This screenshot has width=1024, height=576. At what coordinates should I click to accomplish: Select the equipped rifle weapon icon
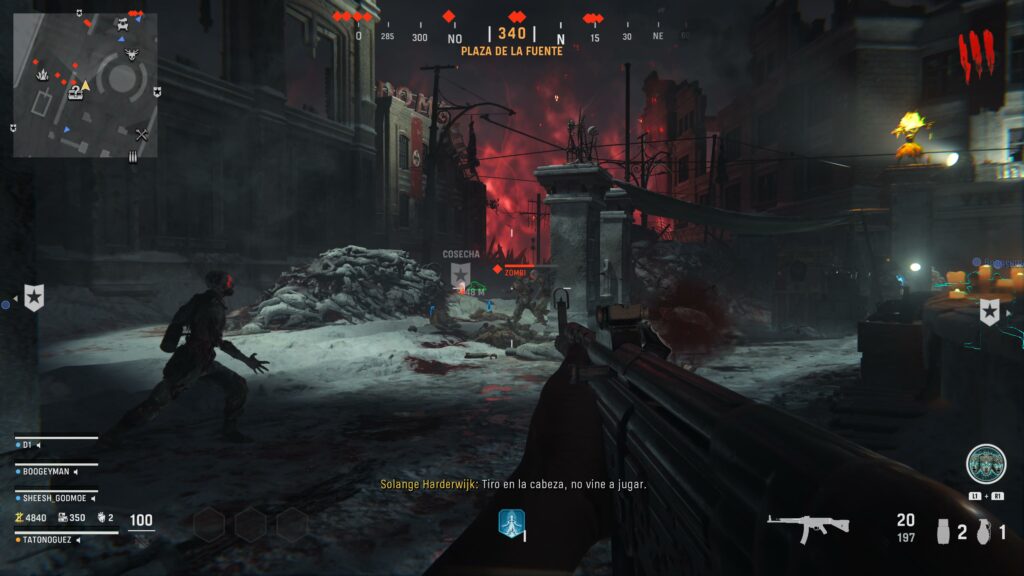click(808, 526)
